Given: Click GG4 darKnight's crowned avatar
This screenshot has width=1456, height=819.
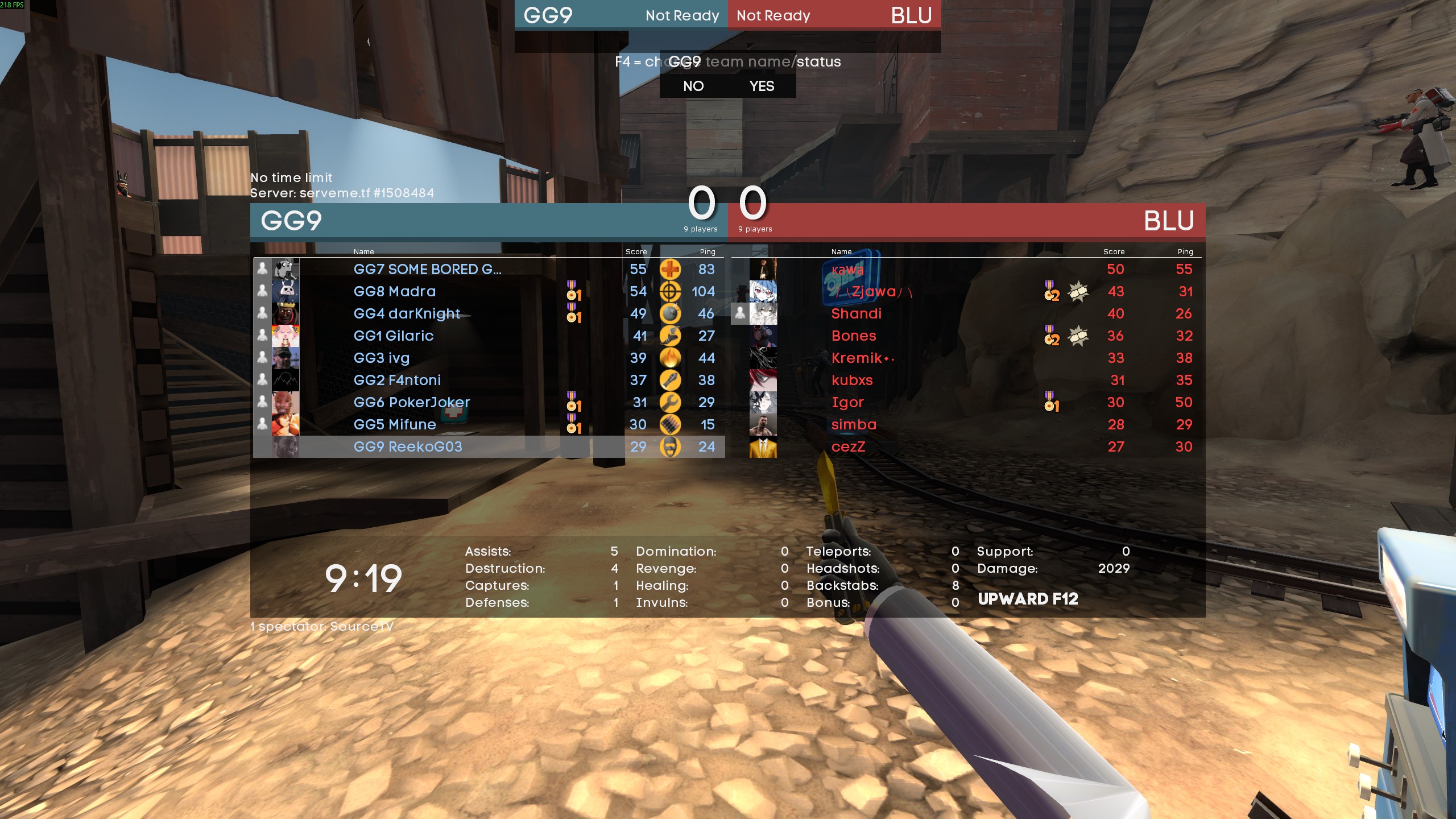Looking at the screenshot, I should [286, 314].
